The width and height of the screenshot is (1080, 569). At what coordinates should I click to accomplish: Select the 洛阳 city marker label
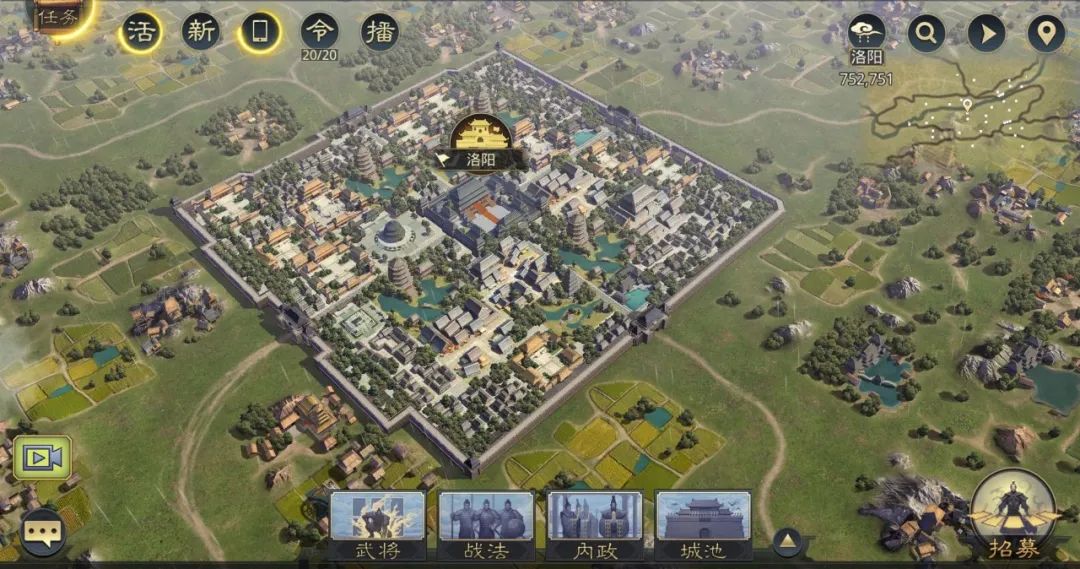(478, 157)
